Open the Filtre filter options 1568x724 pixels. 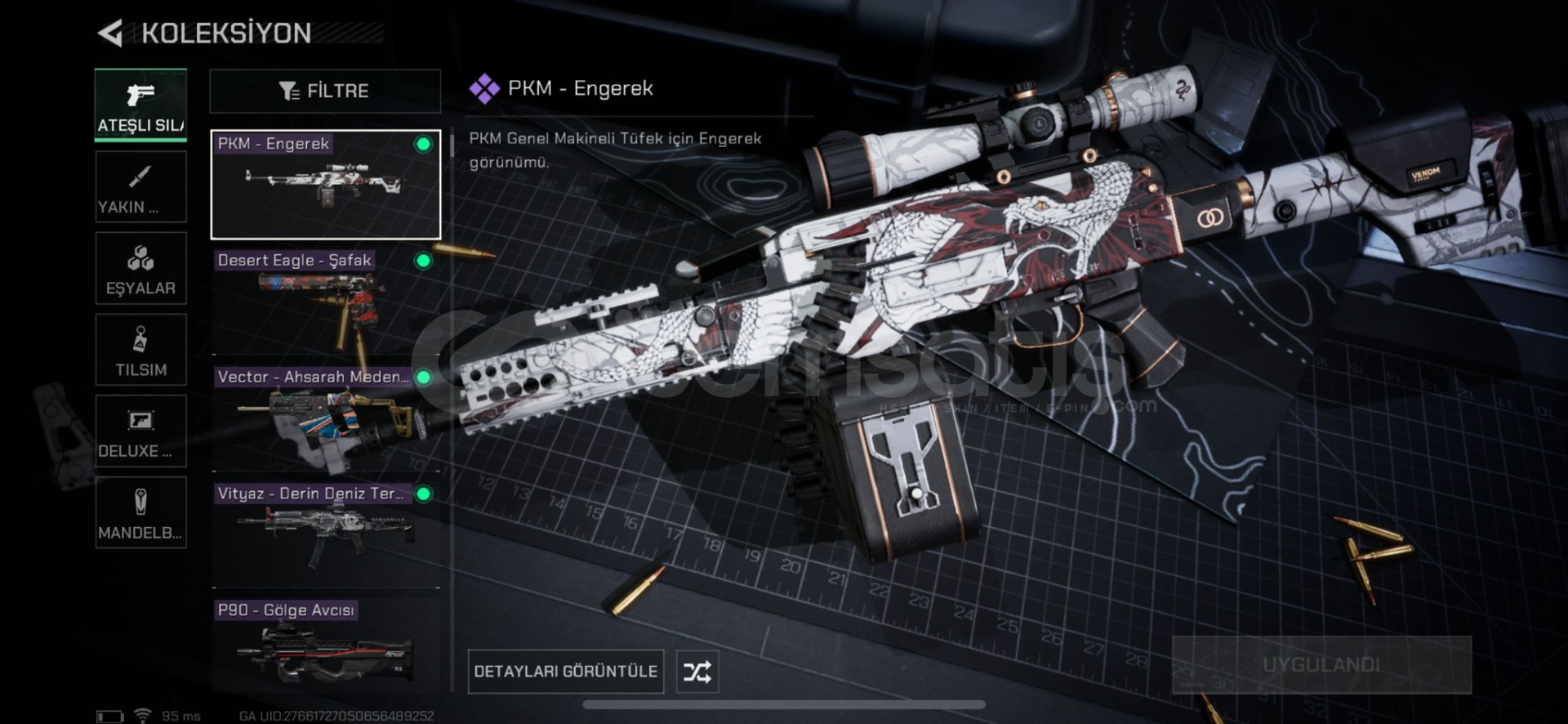click(325, 91)
